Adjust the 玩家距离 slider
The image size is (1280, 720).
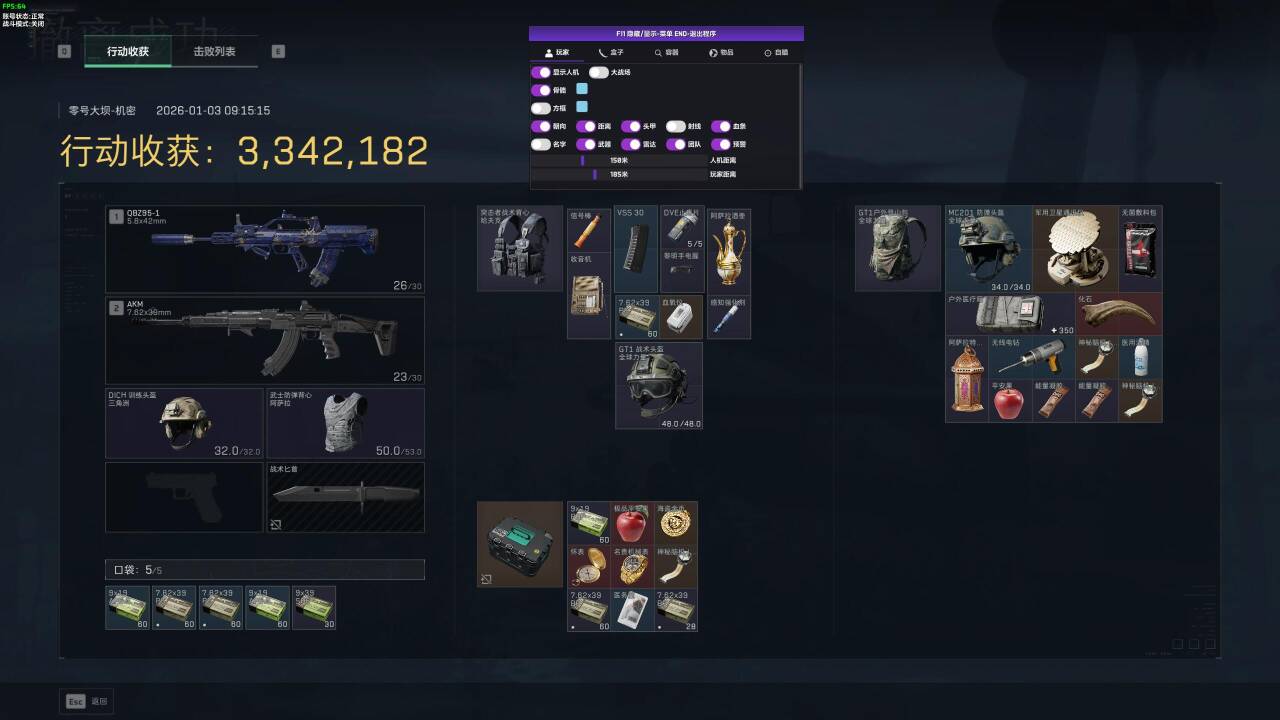pyautogui.click(x=595, y=174)
